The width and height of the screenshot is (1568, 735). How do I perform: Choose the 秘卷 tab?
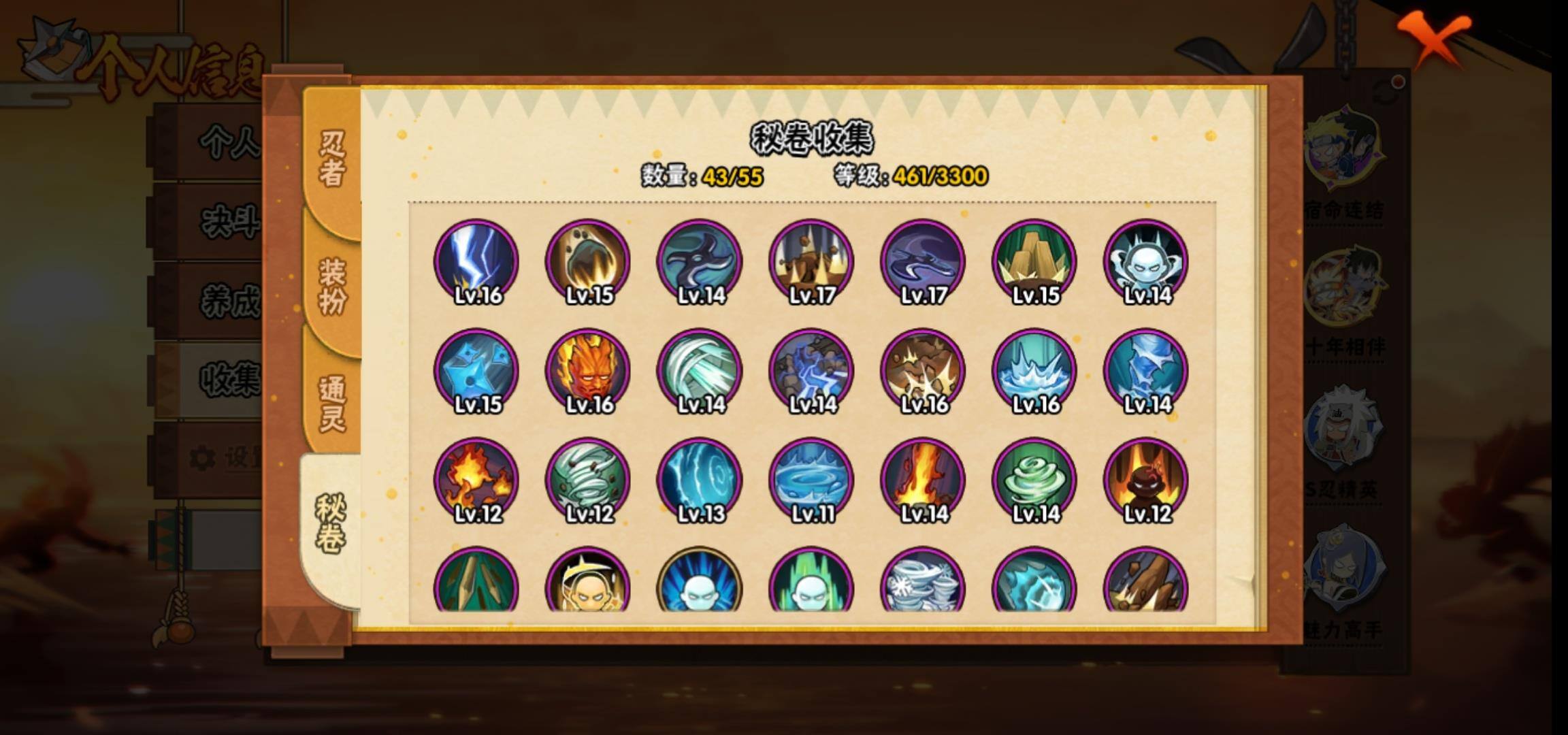[x=330, y=523]
